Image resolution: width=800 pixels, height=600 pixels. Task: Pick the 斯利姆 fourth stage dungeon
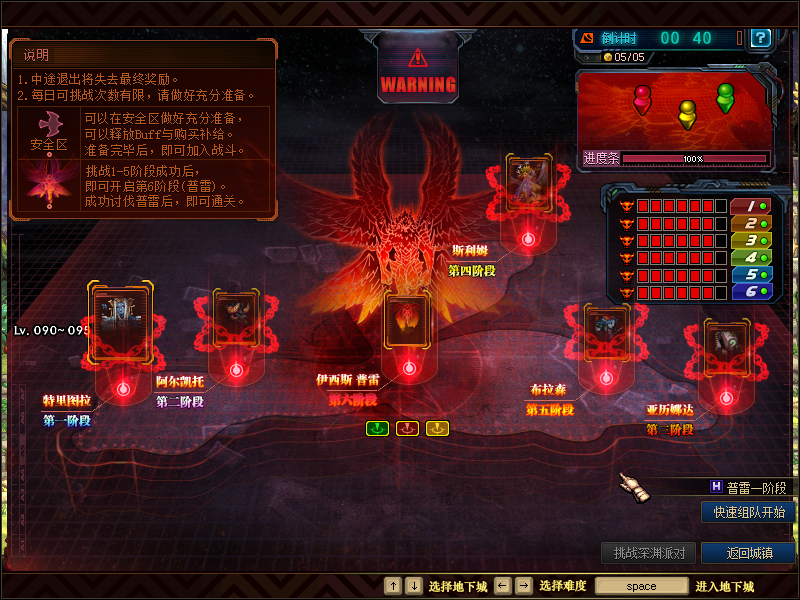[528, 184]
